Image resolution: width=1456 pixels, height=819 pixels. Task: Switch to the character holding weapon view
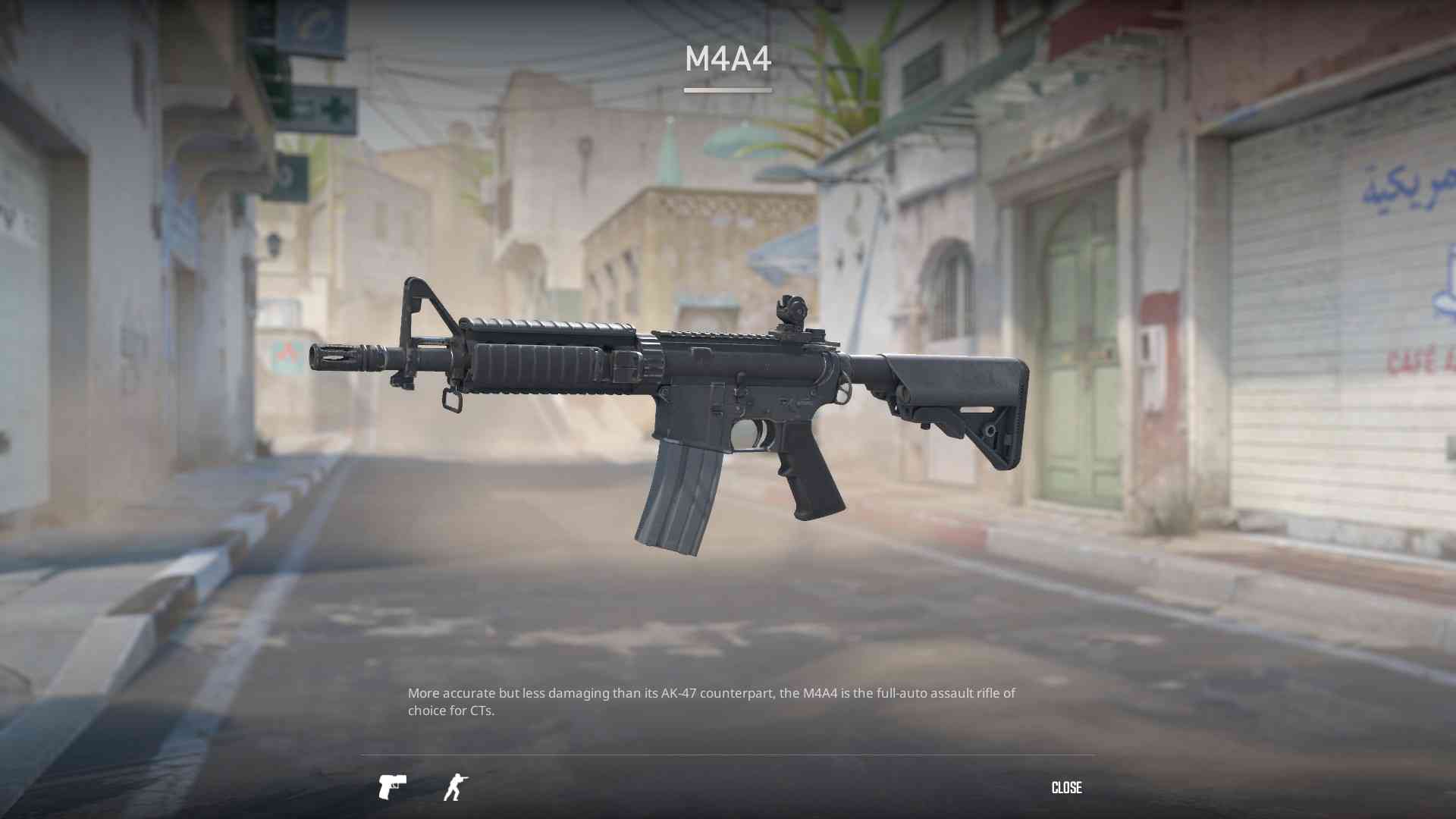456,787
